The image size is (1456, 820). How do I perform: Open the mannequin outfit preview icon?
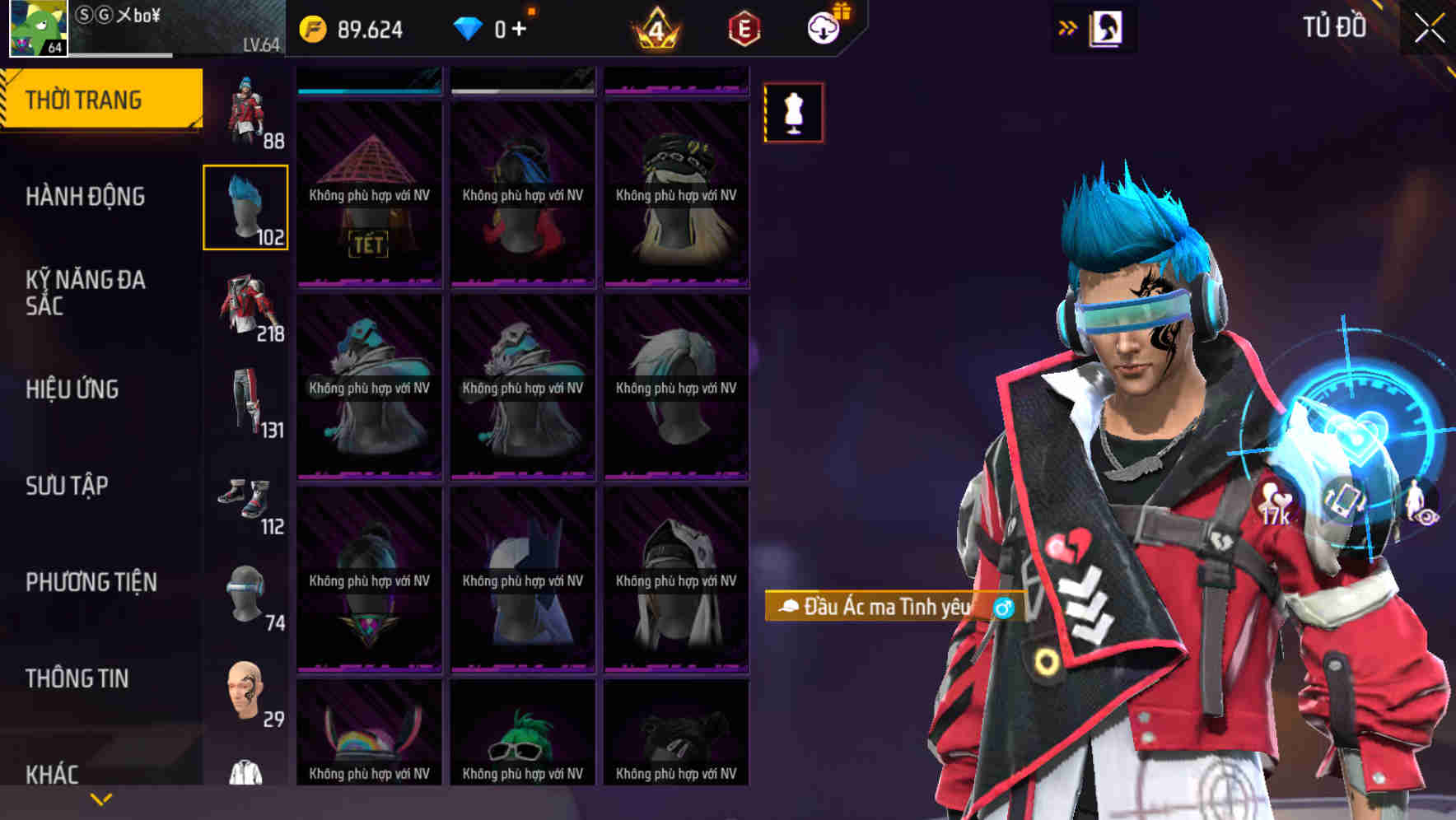click(793, 113)
